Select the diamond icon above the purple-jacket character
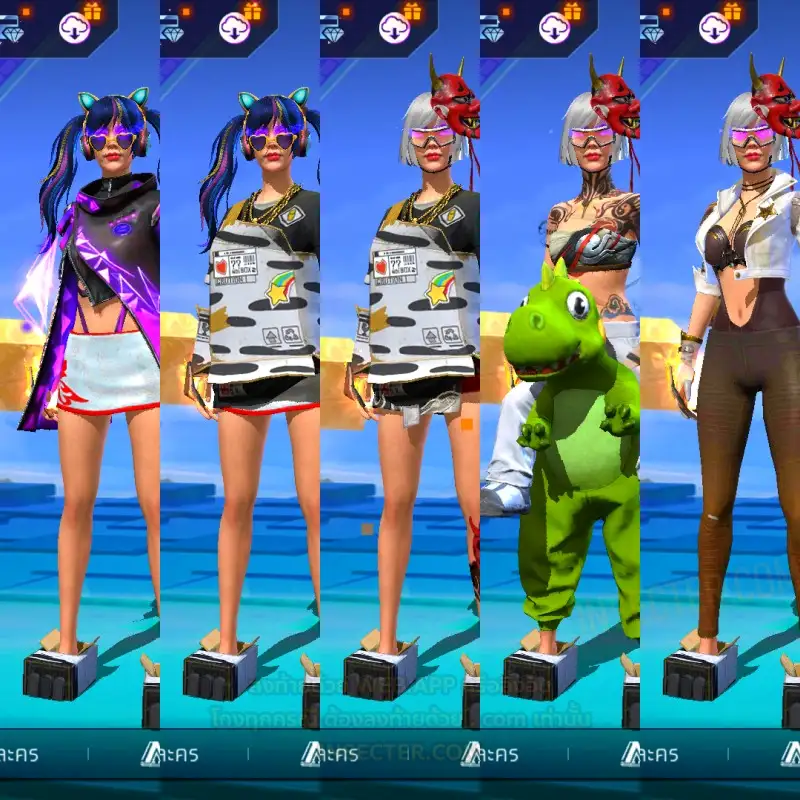 click(x=12, y=33)
